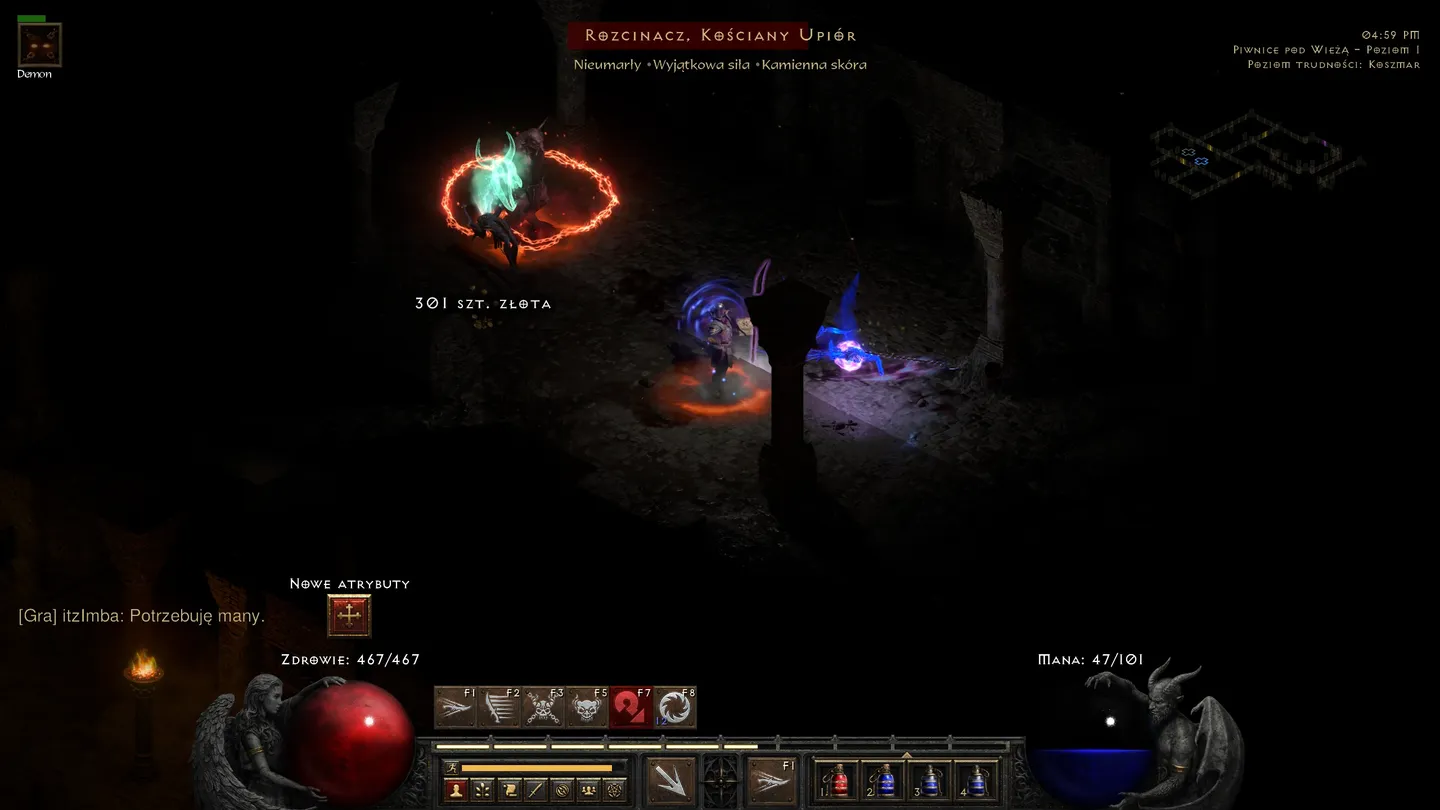Choose the F2 dagger skill icon
The image size is (1440, 810).
[x=499, y=708]
